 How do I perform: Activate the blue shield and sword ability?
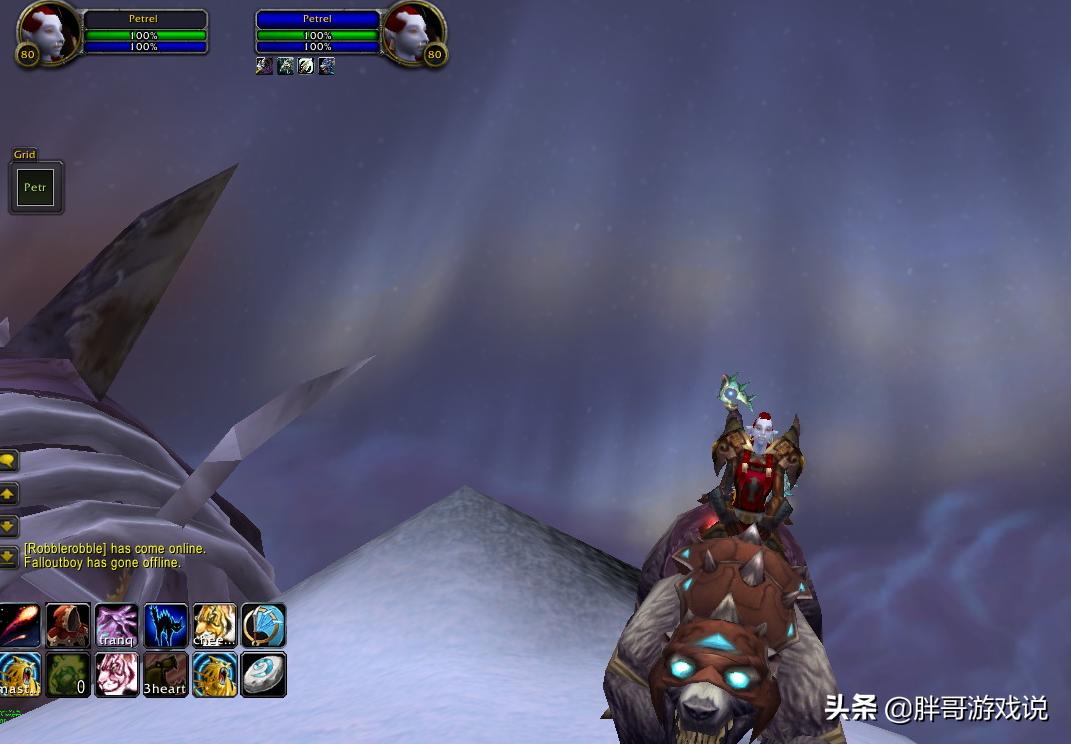click(x=264, y=626)
